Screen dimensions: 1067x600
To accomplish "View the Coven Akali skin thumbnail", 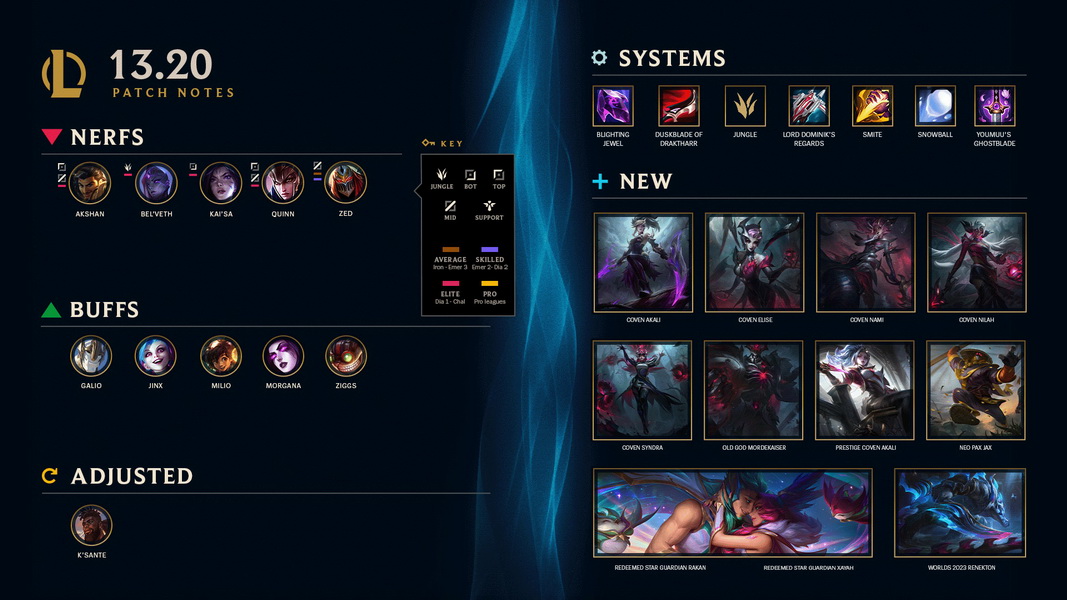I will click(x=643, y=262).
